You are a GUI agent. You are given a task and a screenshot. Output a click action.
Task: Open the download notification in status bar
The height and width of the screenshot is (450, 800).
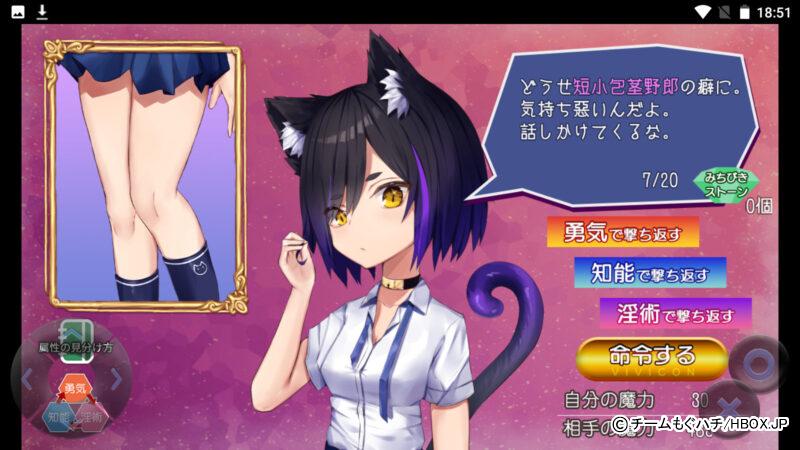(x=42, y=12)
